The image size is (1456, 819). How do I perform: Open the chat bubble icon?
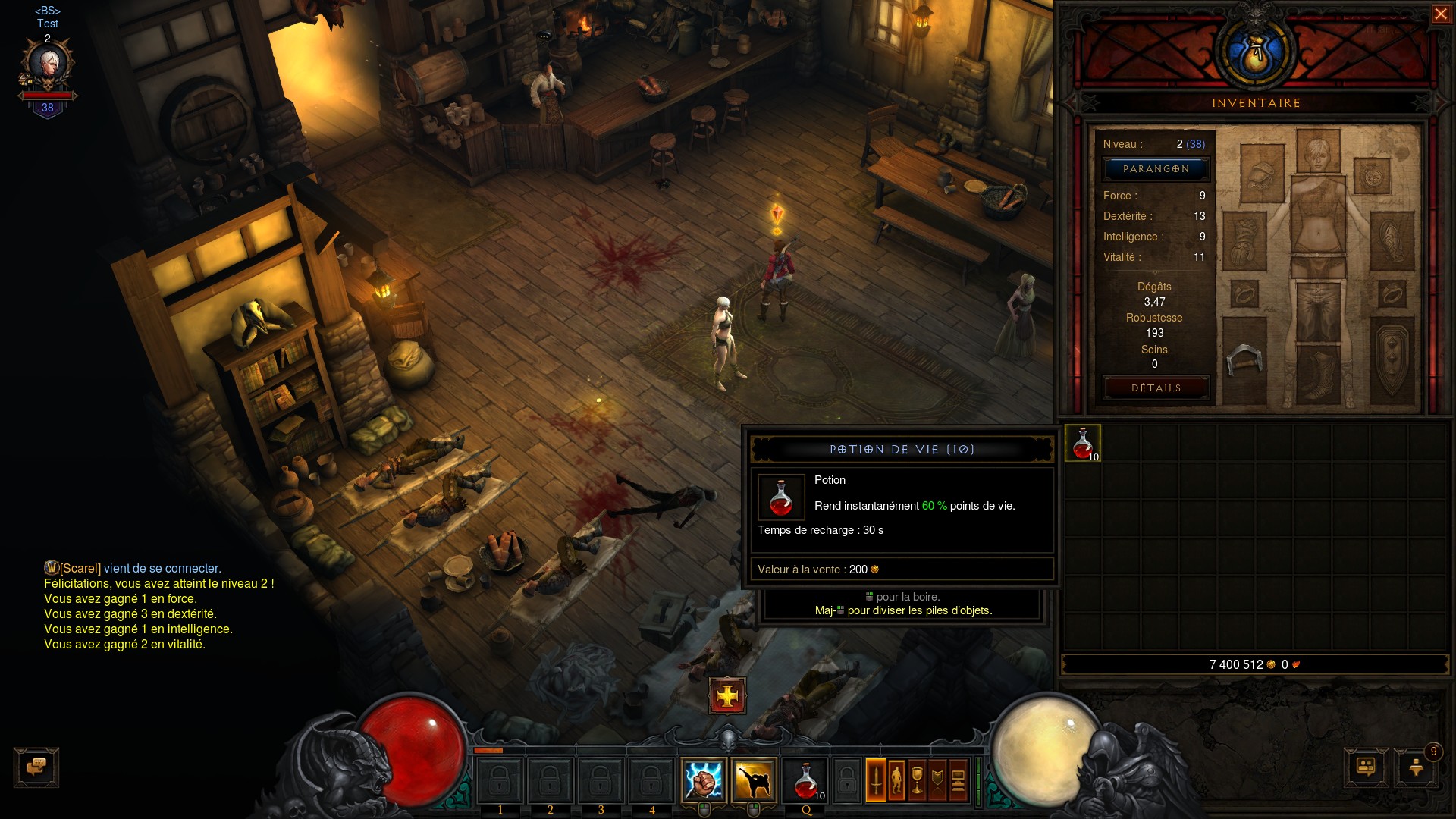pos(36,767)
